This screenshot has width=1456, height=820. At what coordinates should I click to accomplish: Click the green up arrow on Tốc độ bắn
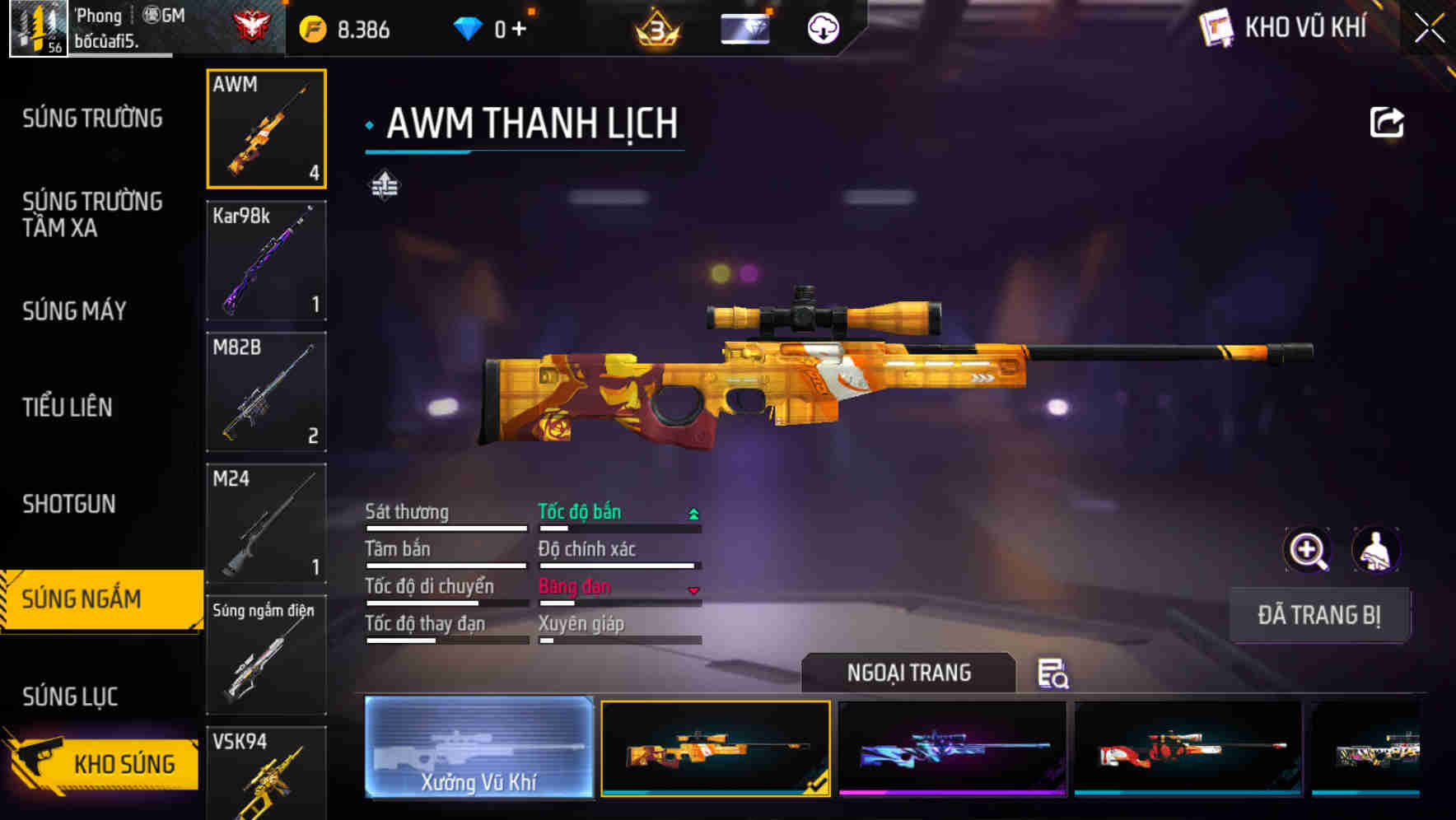coord(692,512)
